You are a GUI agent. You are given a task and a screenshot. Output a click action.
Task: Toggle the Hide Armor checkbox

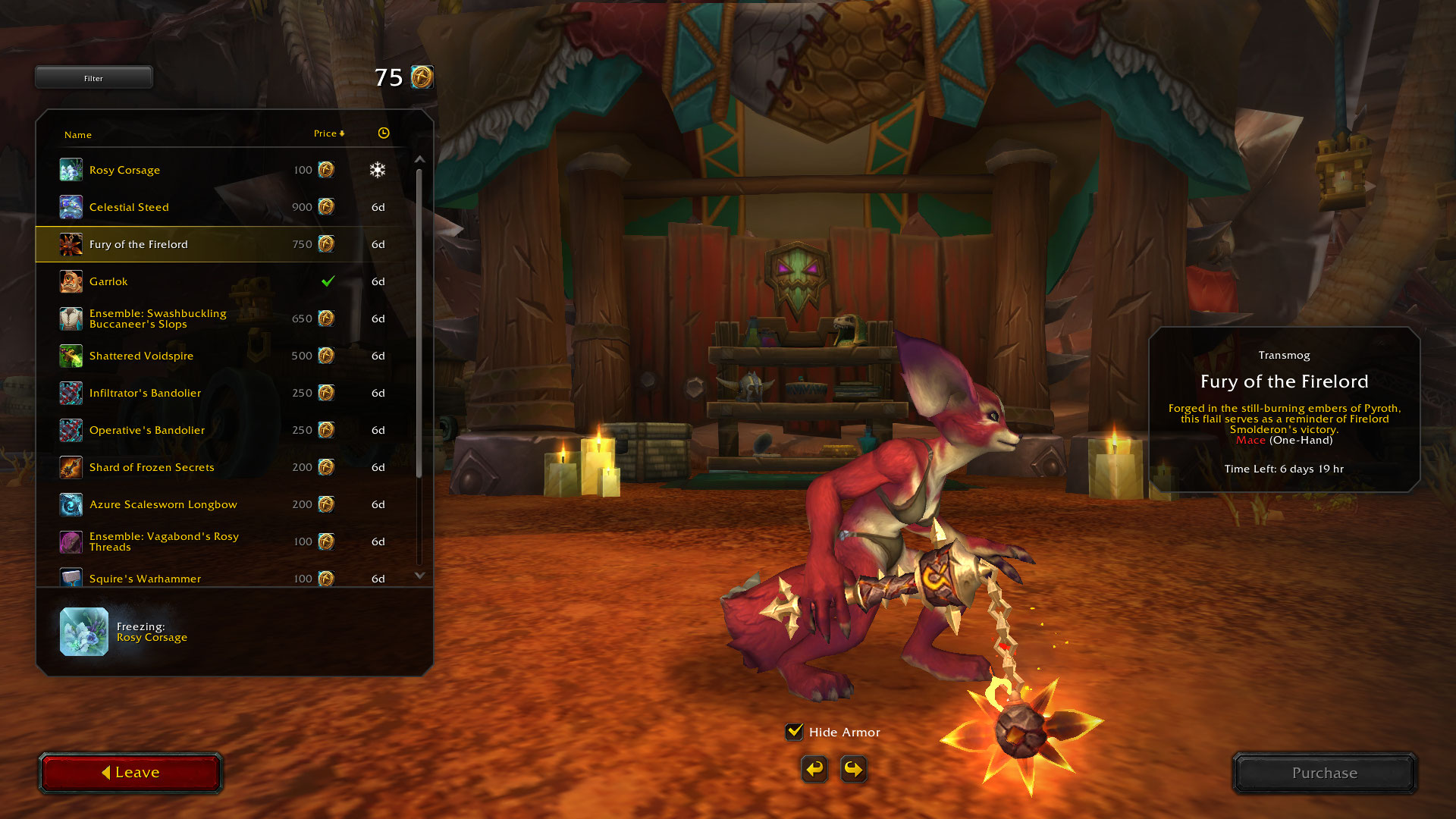[x=795, y=732]
